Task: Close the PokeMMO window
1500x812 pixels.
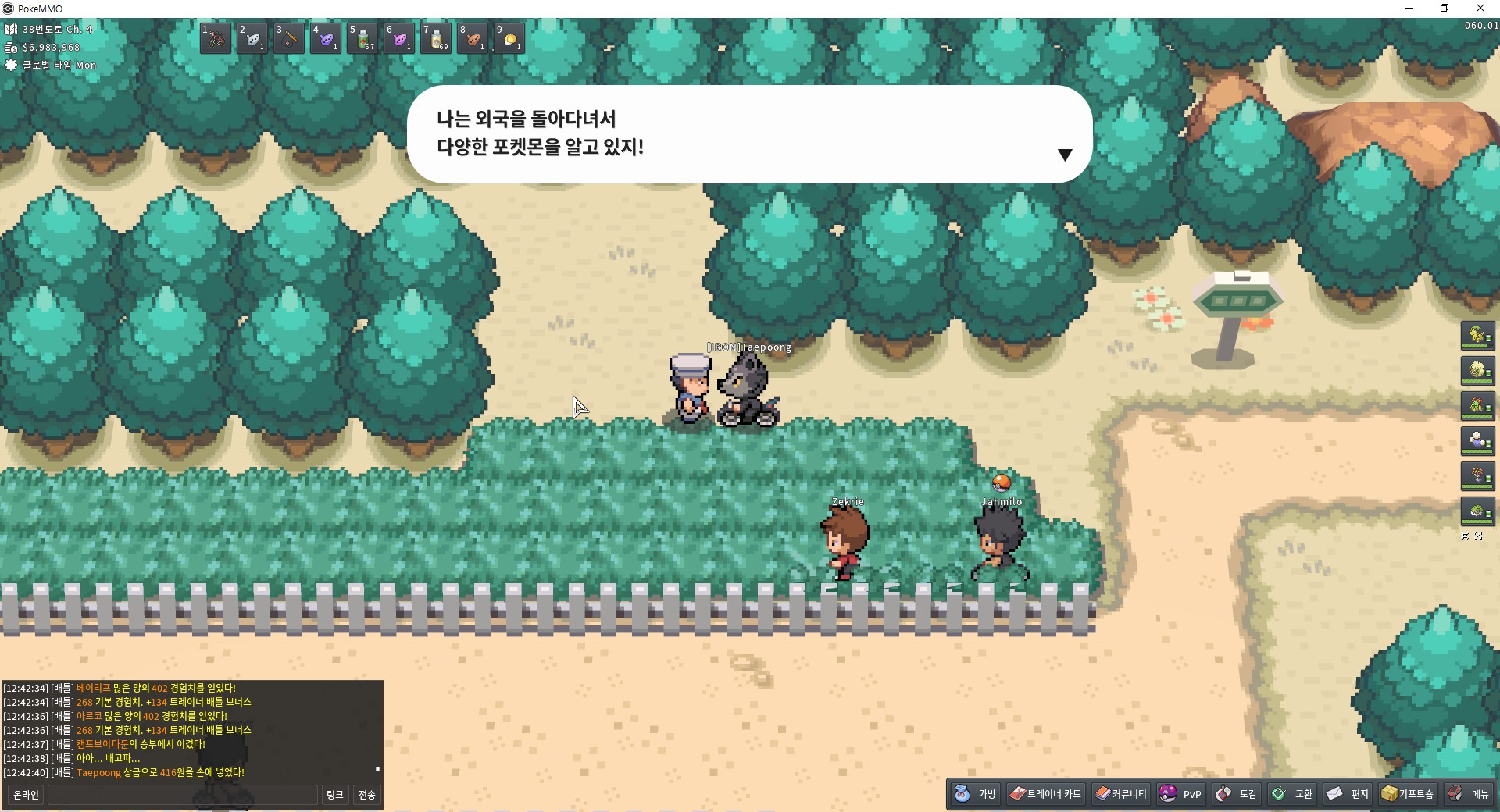Action: click(1480, 9)
